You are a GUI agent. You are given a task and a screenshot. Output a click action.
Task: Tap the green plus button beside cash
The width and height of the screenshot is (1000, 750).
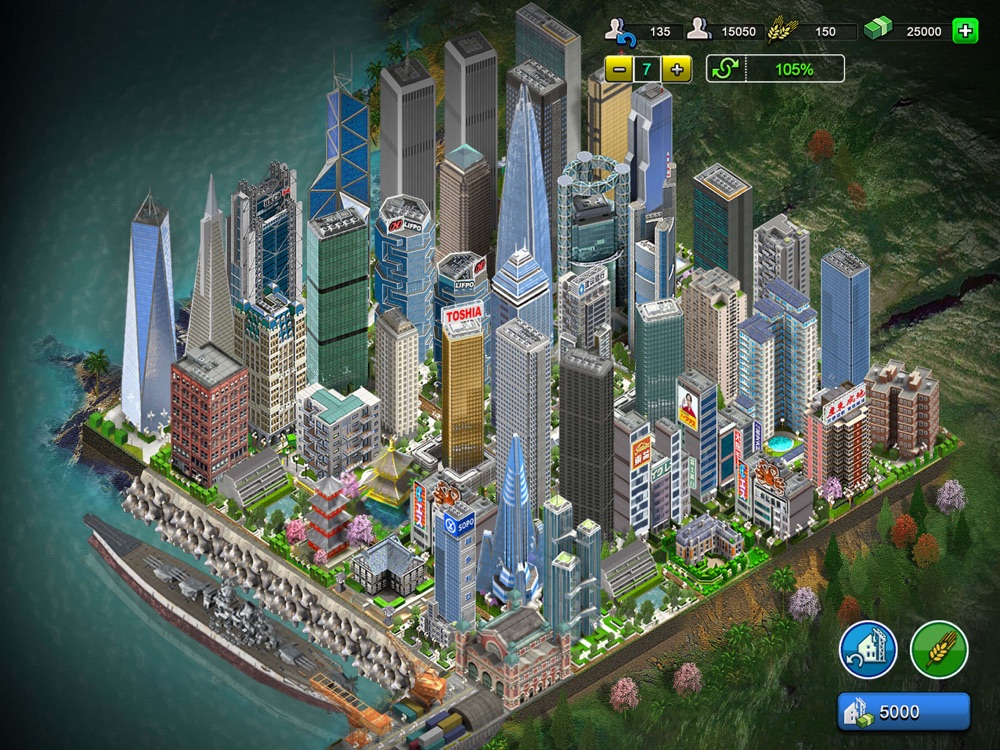tap(965, 31)
